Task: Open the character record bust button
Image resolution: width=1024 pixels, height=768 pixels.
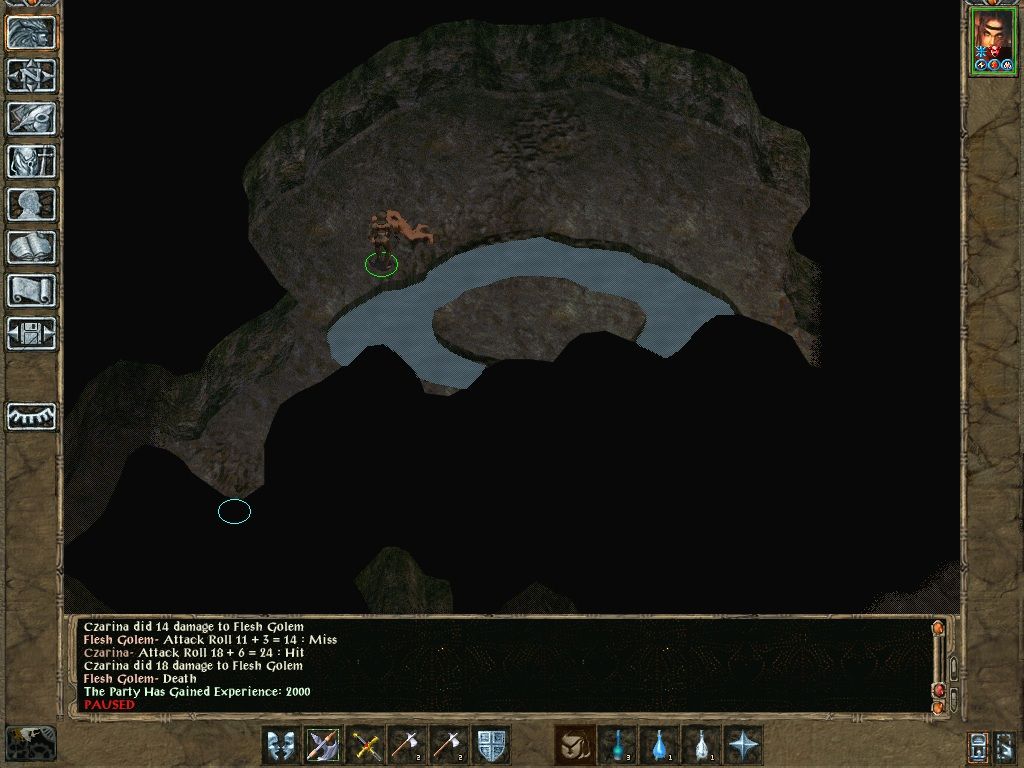Action: point(31,204)
